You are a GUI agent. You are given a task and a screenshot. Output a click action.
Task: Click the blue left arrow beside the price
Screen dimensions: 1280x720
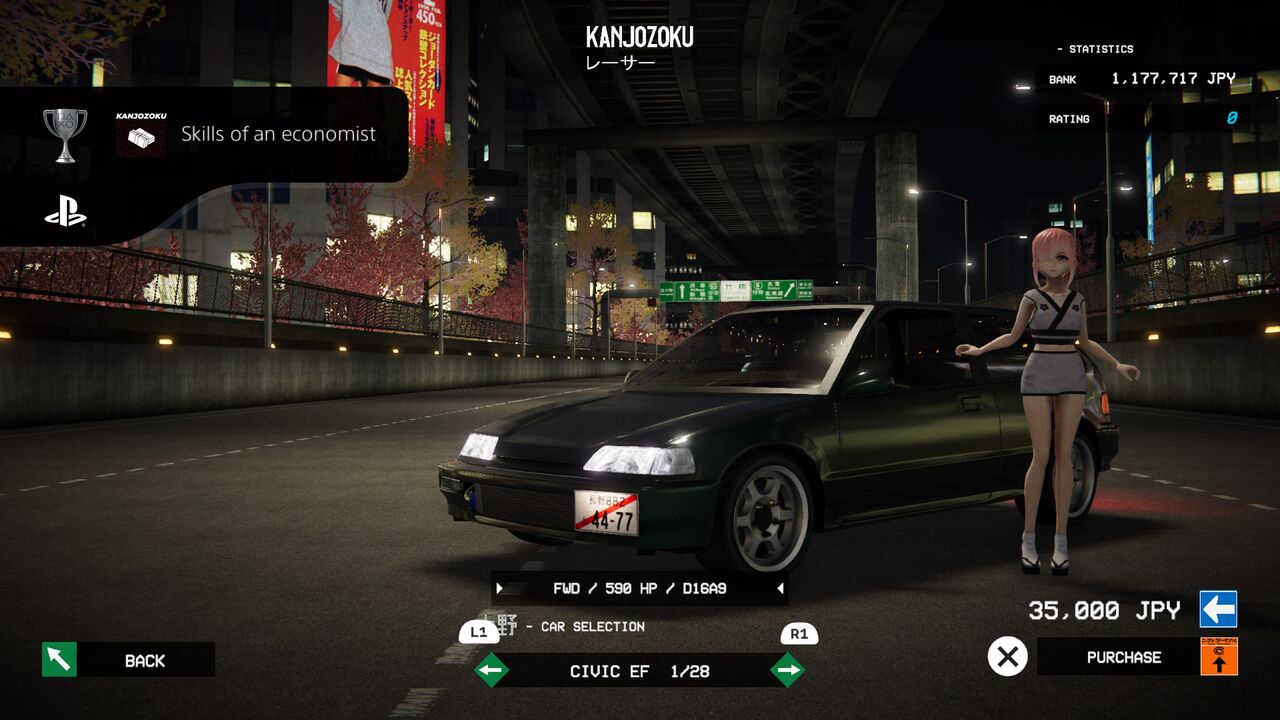[1218, 609]
